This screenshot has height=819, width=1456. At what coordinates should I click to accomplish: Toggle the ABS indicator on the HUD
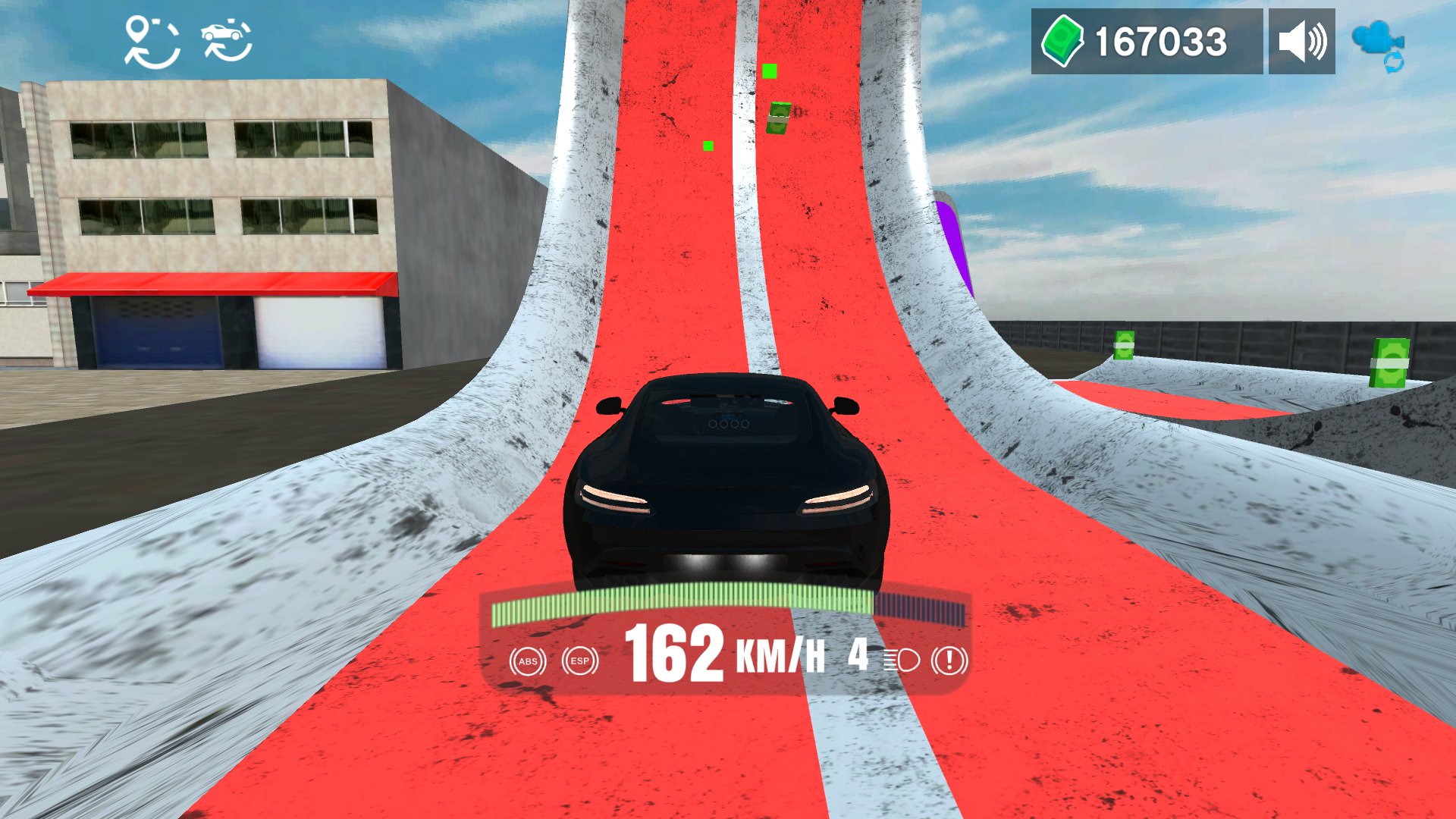pos(529,661)
